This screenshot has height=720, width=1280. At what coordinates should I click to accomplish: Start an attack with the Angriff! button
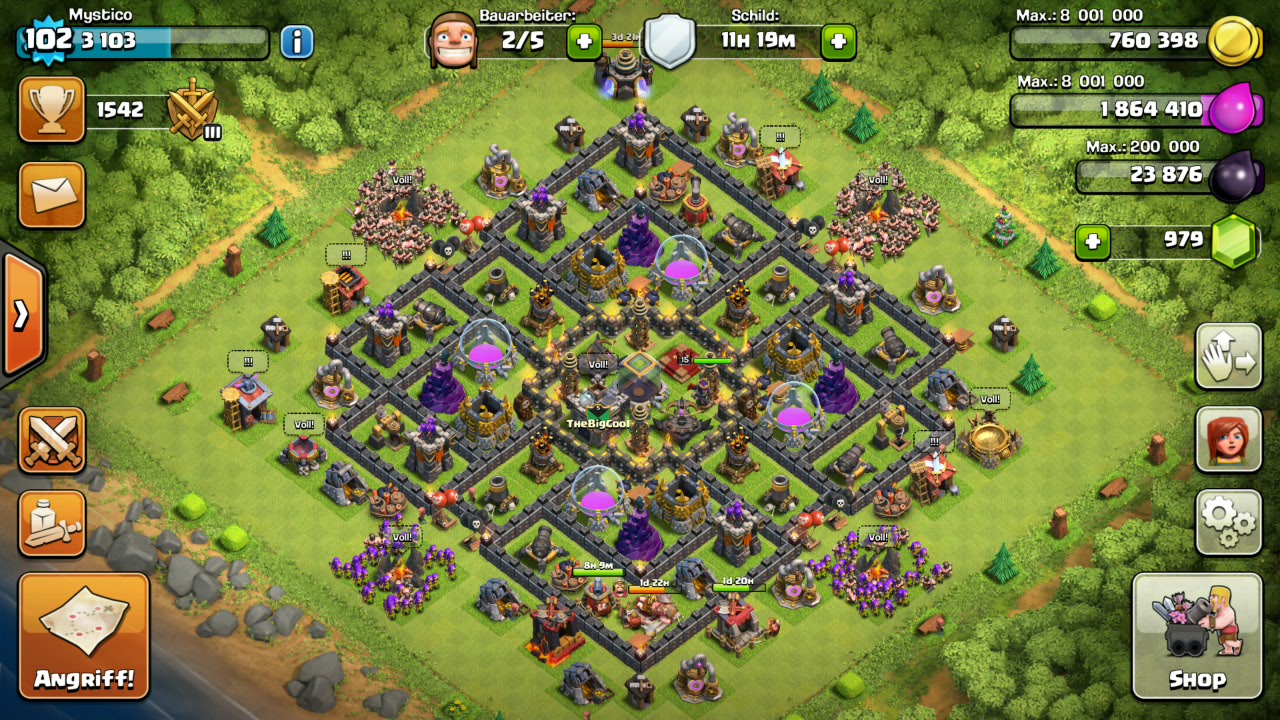84,636
